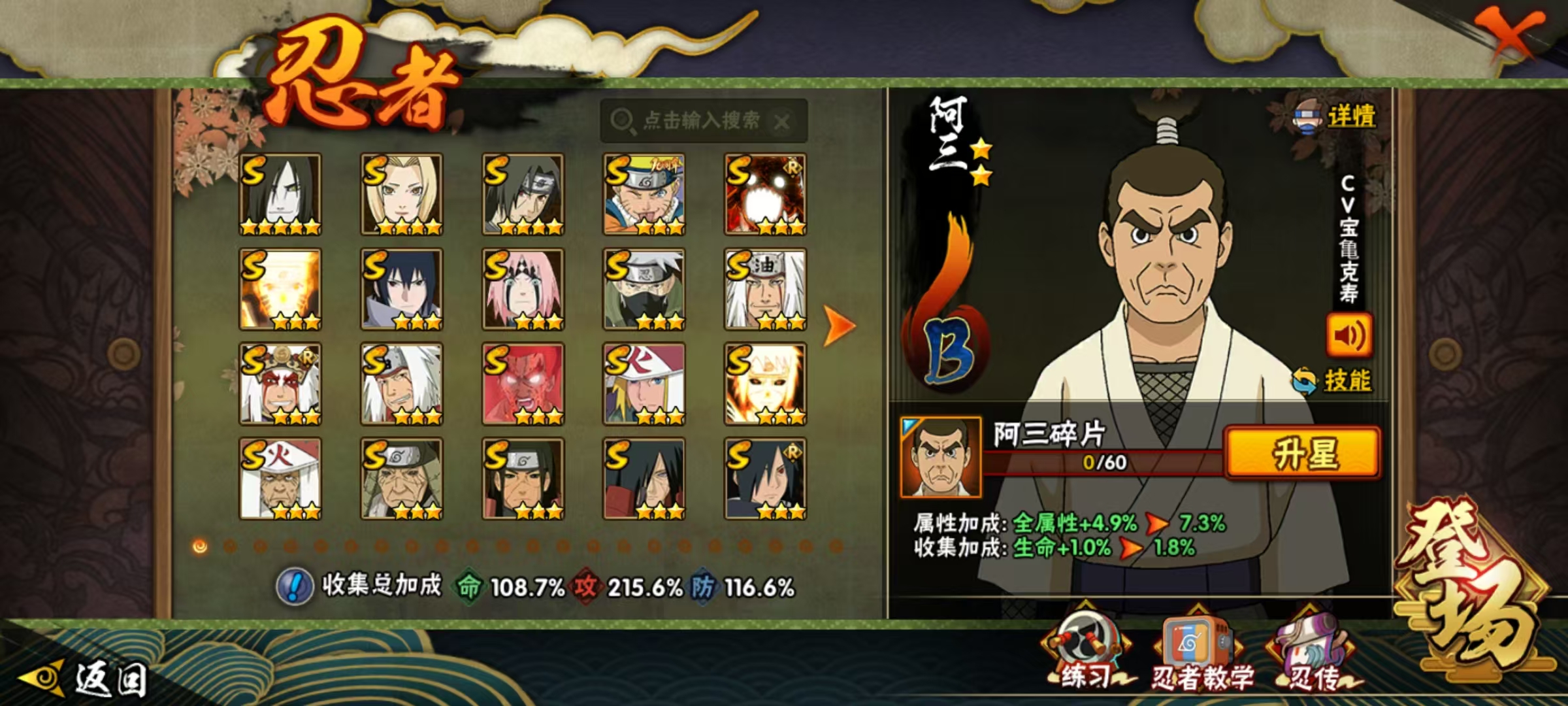Select the blonde Tsunade ninja portrait
The width and height of the screenshot is (1568, 706).
[402, 194]
